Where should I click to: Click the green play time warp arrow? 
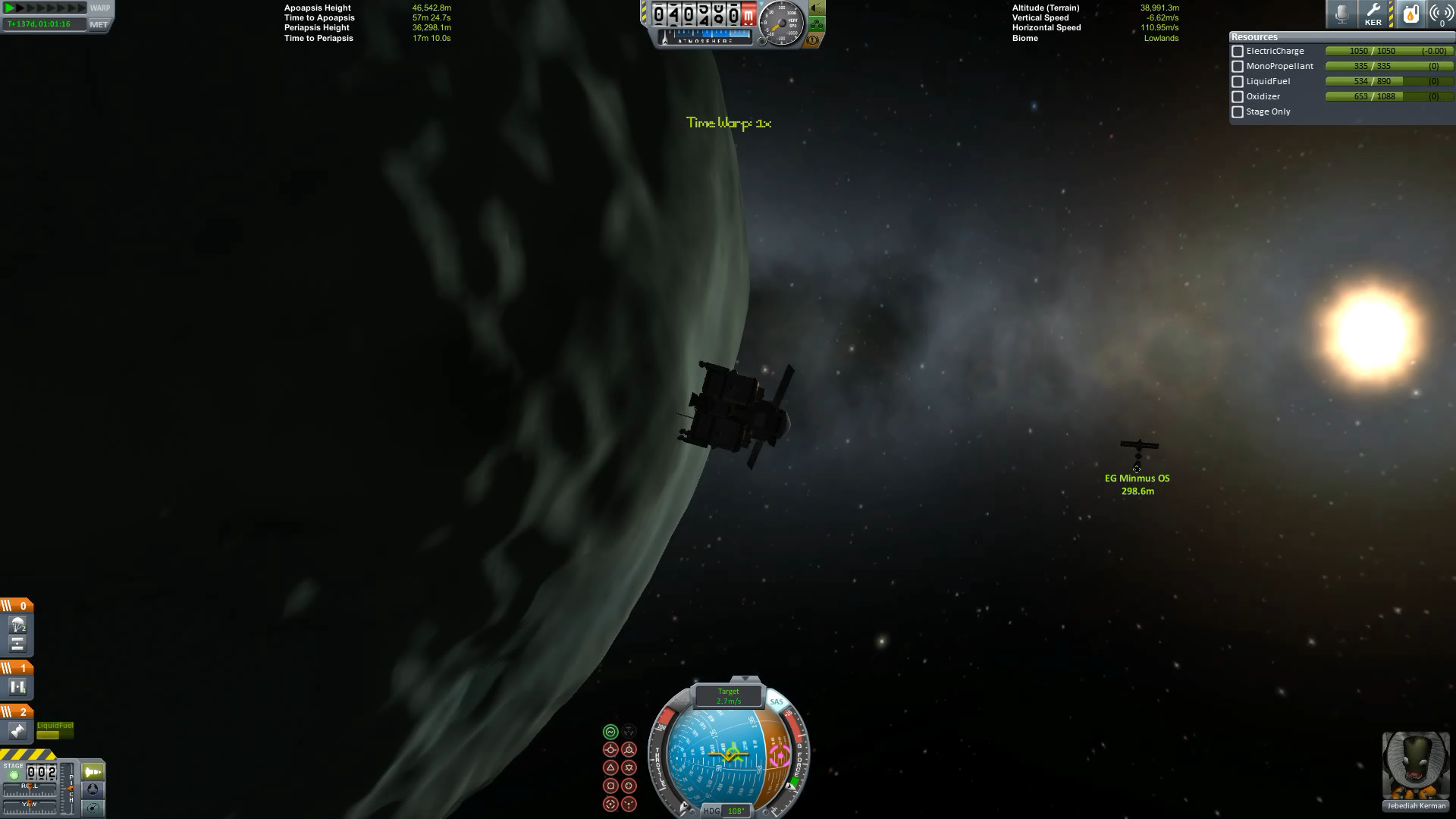point(10,8)
